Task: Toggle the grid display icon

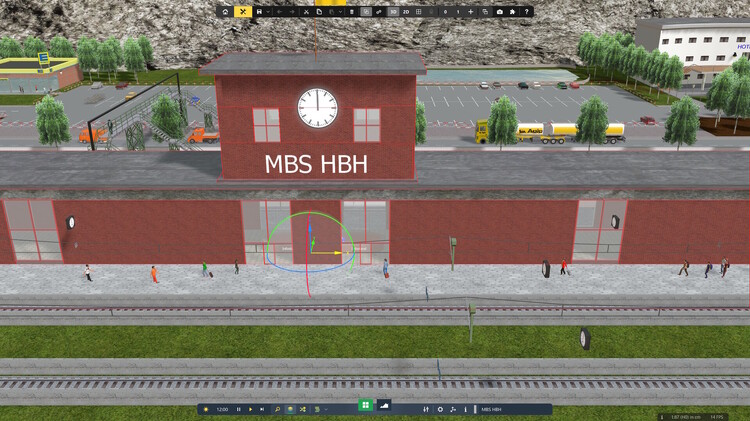Action: (x=419, y=12)
